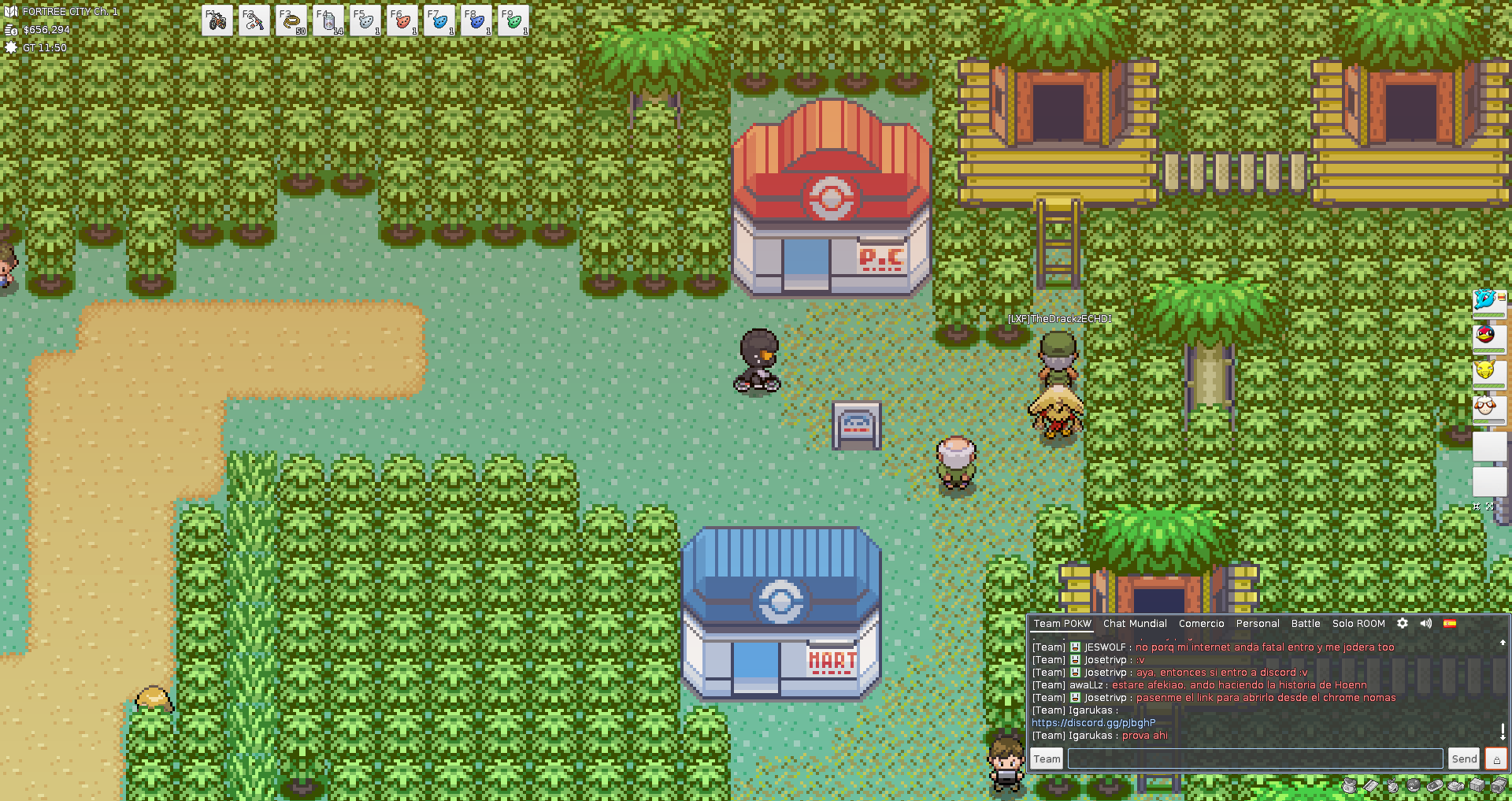Image resolution: width=1512 pixels, height=801 pixels.
Task: Change chat language via Spanish flag
Action: point(1450,623)
